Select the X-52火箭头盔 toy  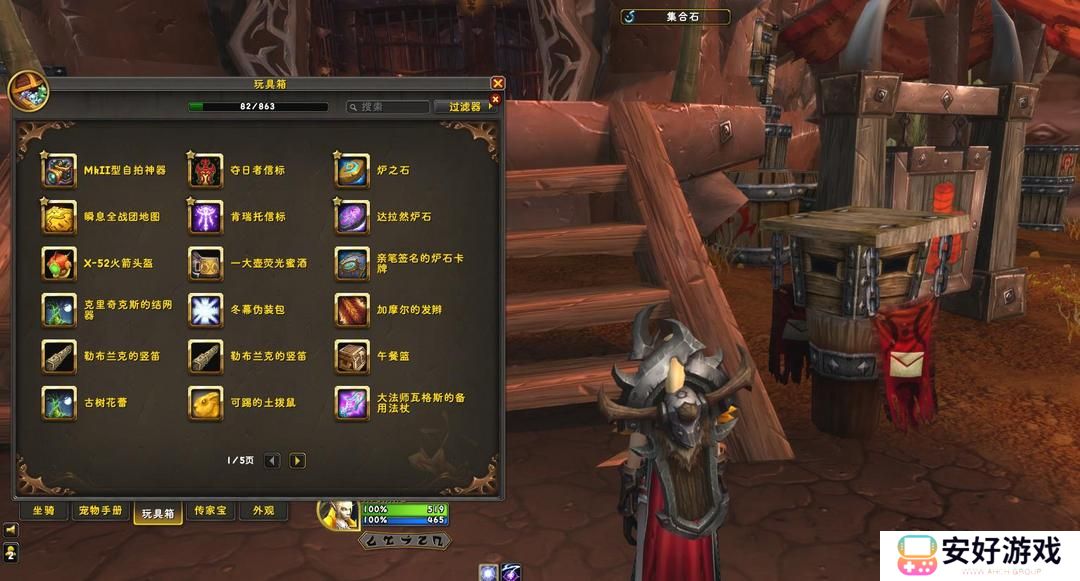coord(59,264)
